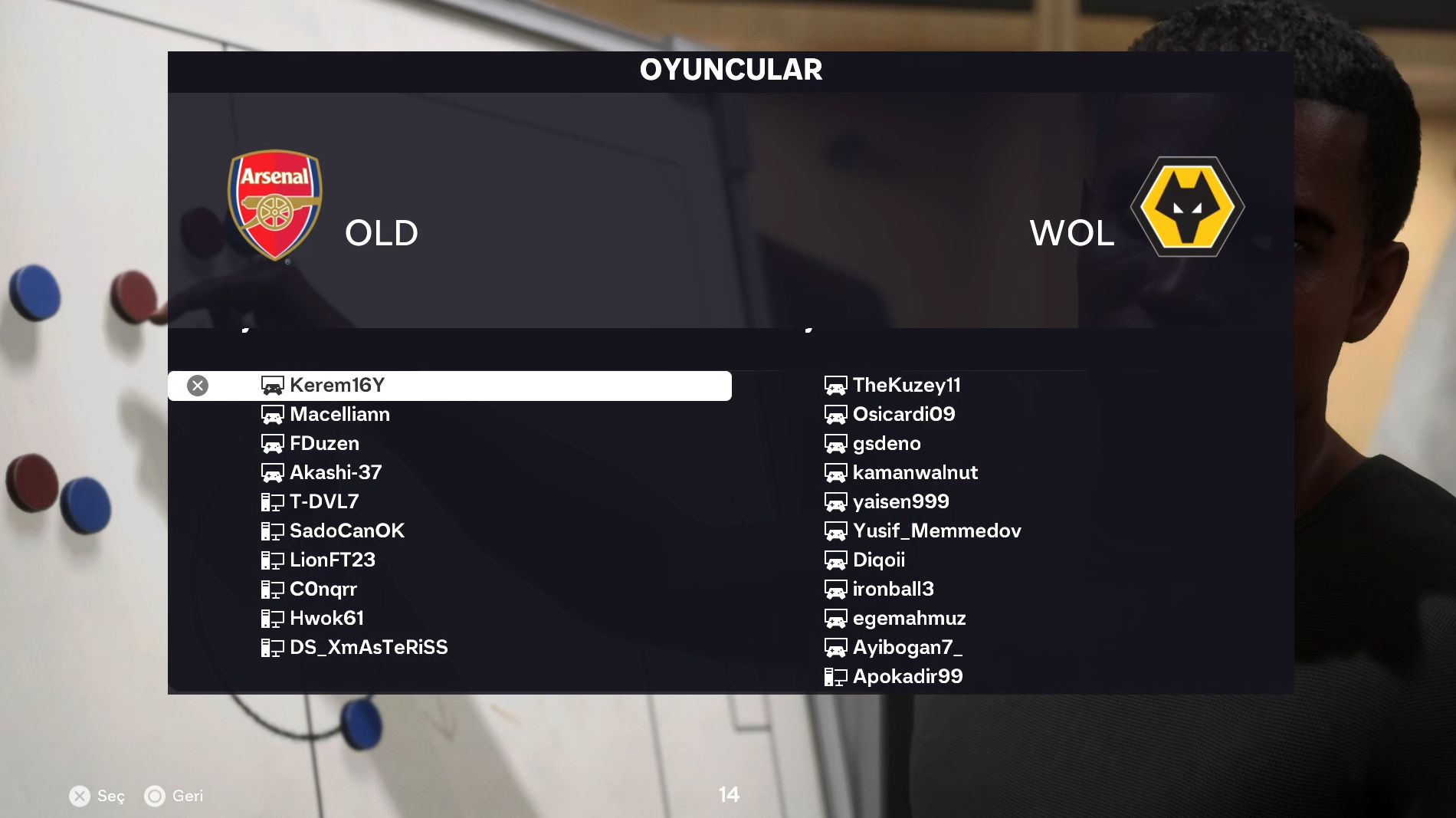Choose the SadoCanOK entry

[x=346, y=531]
